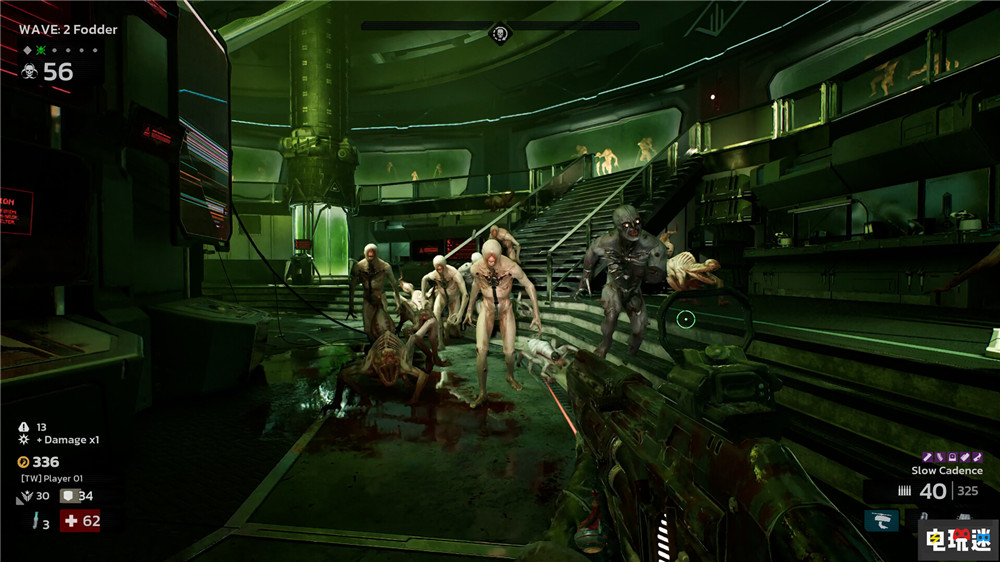The image size is (1000, 562).
Task: Click the warning triangle icon
Action: (24, 427)
